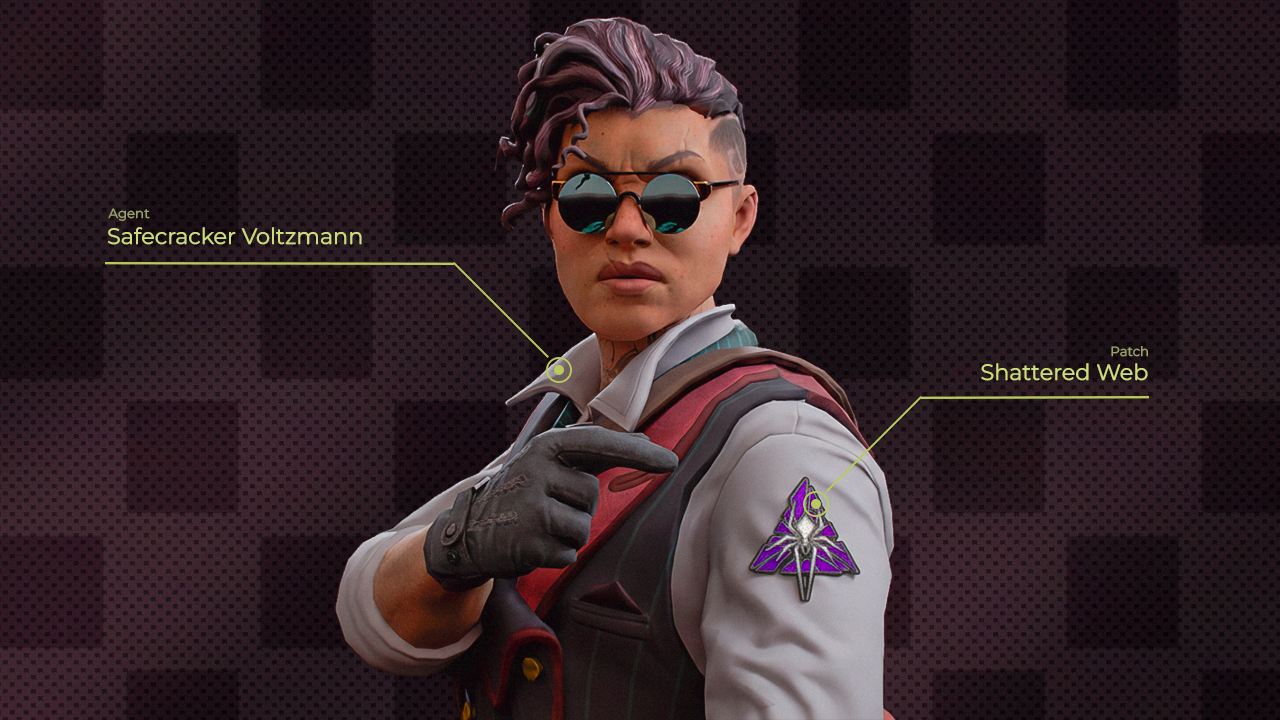The image size is (1280, 720).
Task: Select the Shattered Web patch label
Action: [x=1063, y=373]
